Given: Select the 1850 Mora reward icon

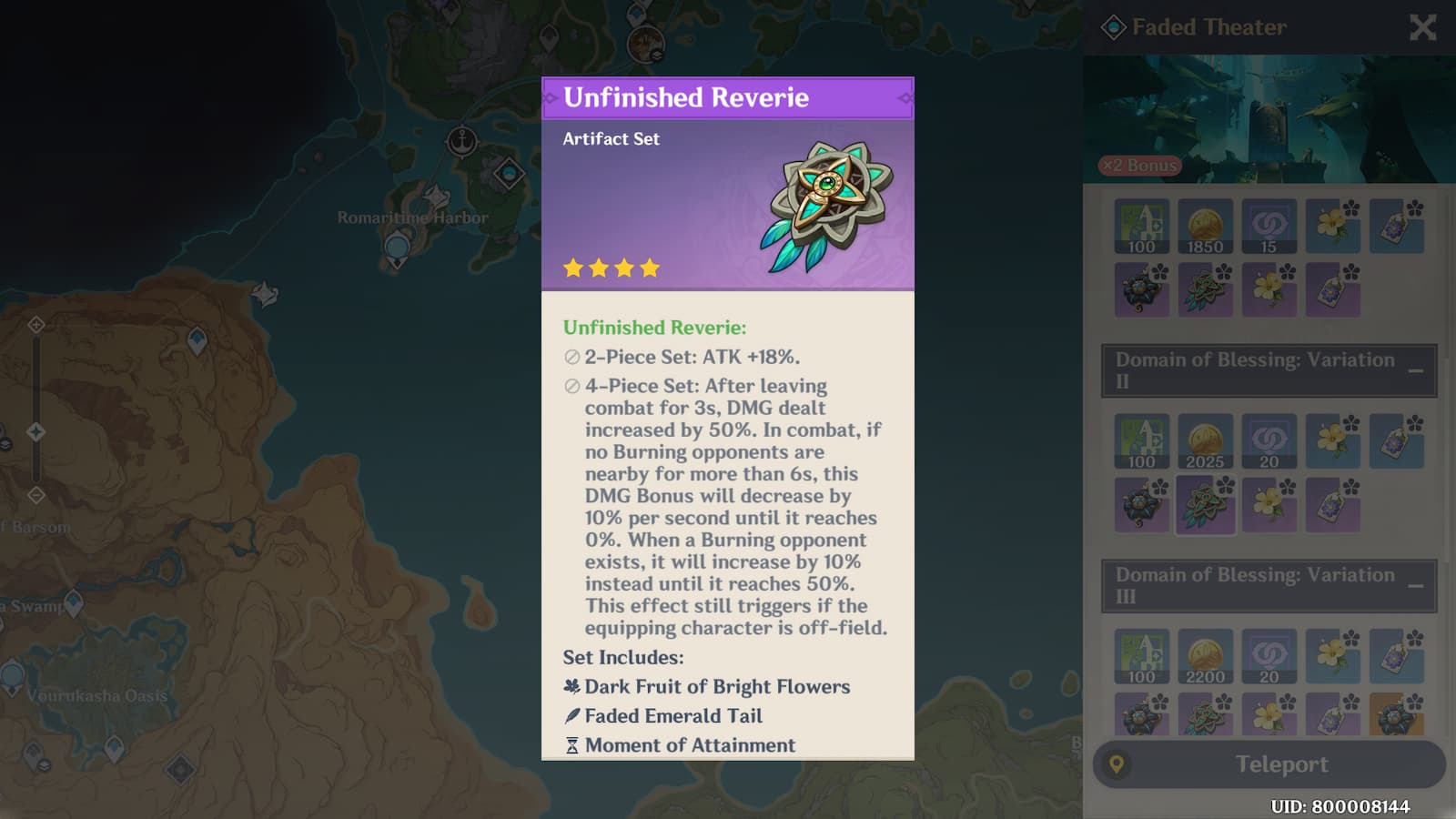Looking at the screenshot, I should pyautogui.click(x=1205, y=227).
